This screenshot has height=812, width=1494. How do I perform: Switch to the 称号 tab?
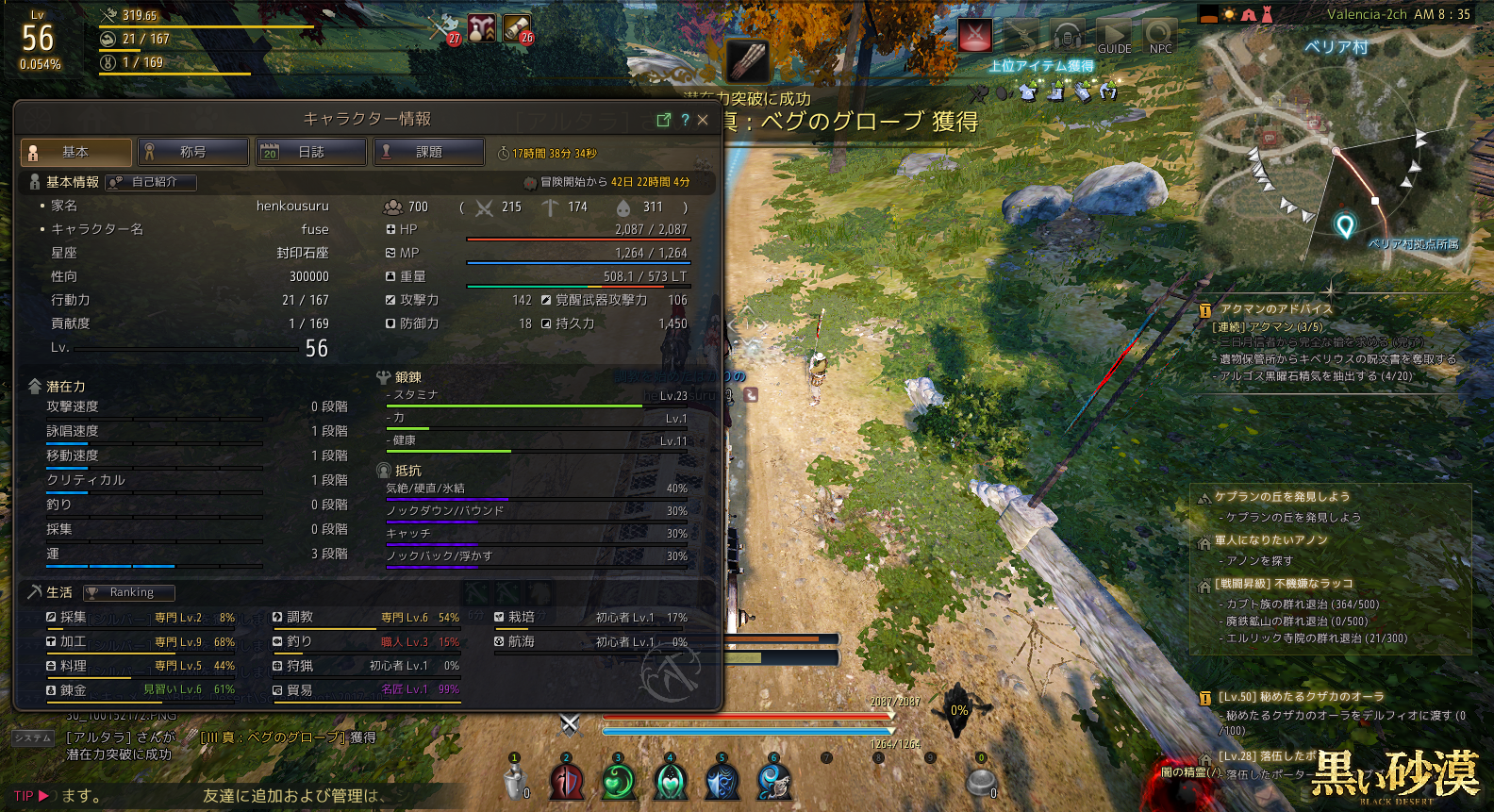coord(193,152)
